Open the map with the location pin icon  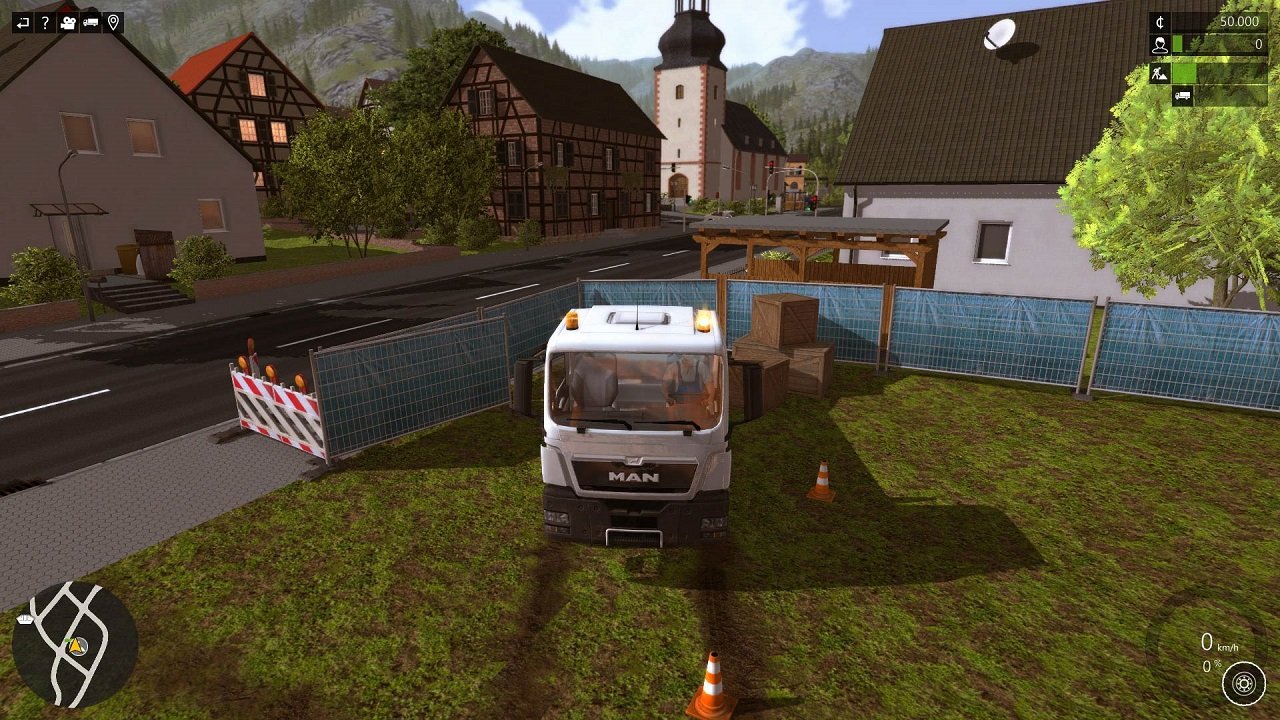pos(113,22)
